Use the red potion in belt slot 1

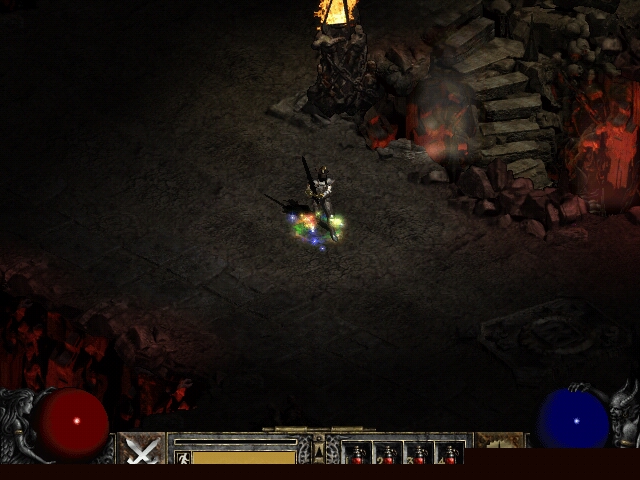point(357,455)
